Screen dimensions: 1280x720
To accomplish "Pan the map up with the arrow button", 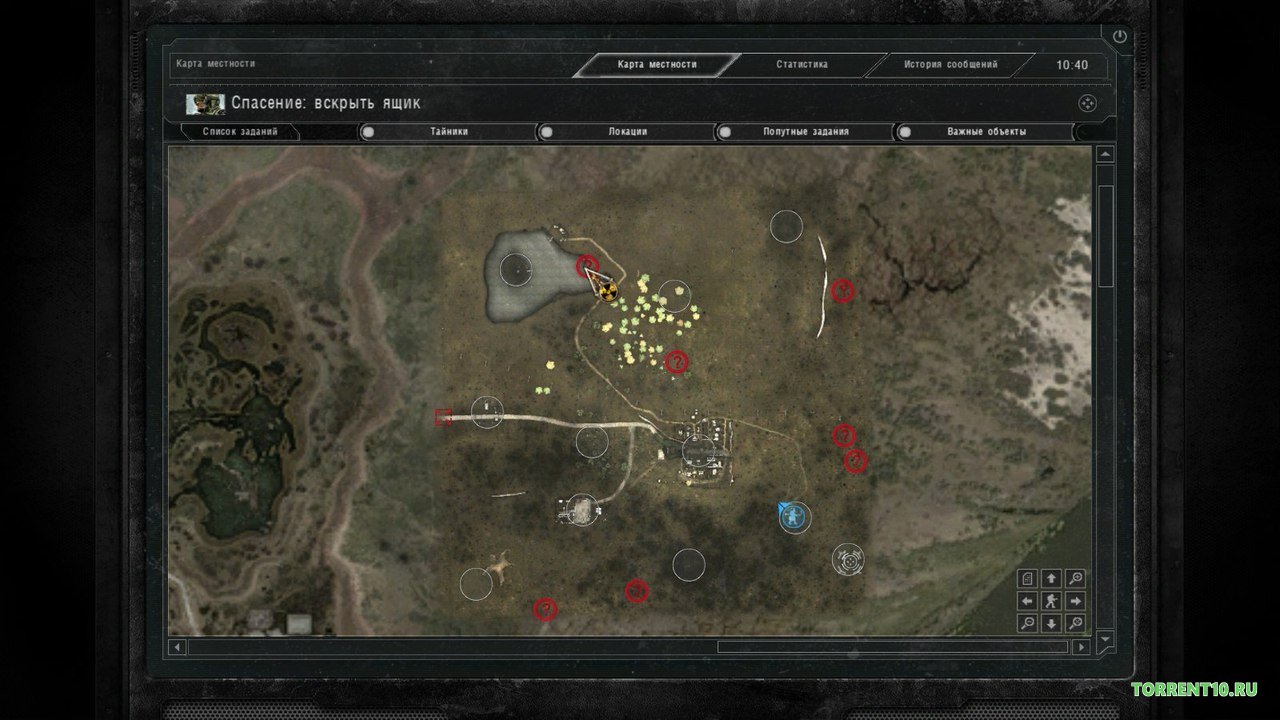I will (x=1051, y=578).
